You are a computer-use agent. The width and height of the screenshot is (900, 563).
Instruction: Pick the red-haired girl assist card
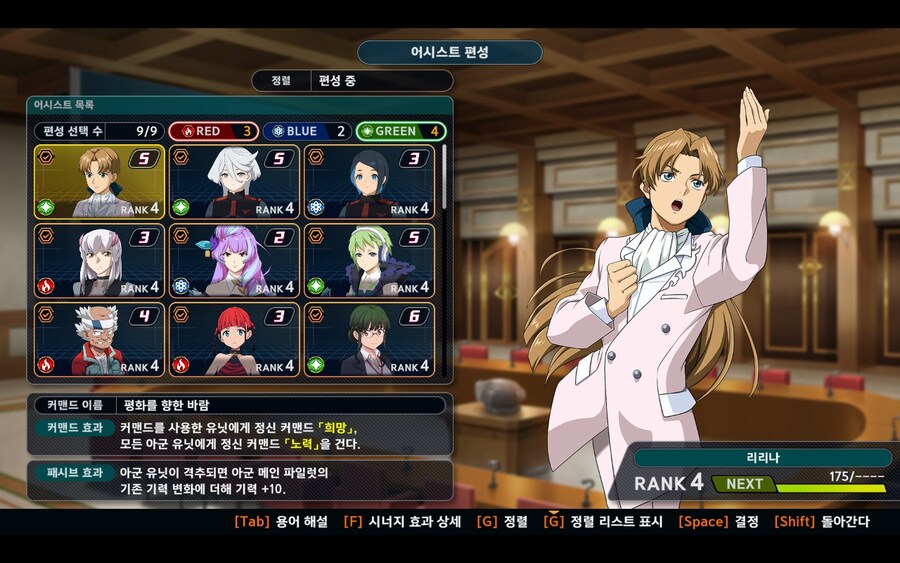tap(234, 339)
